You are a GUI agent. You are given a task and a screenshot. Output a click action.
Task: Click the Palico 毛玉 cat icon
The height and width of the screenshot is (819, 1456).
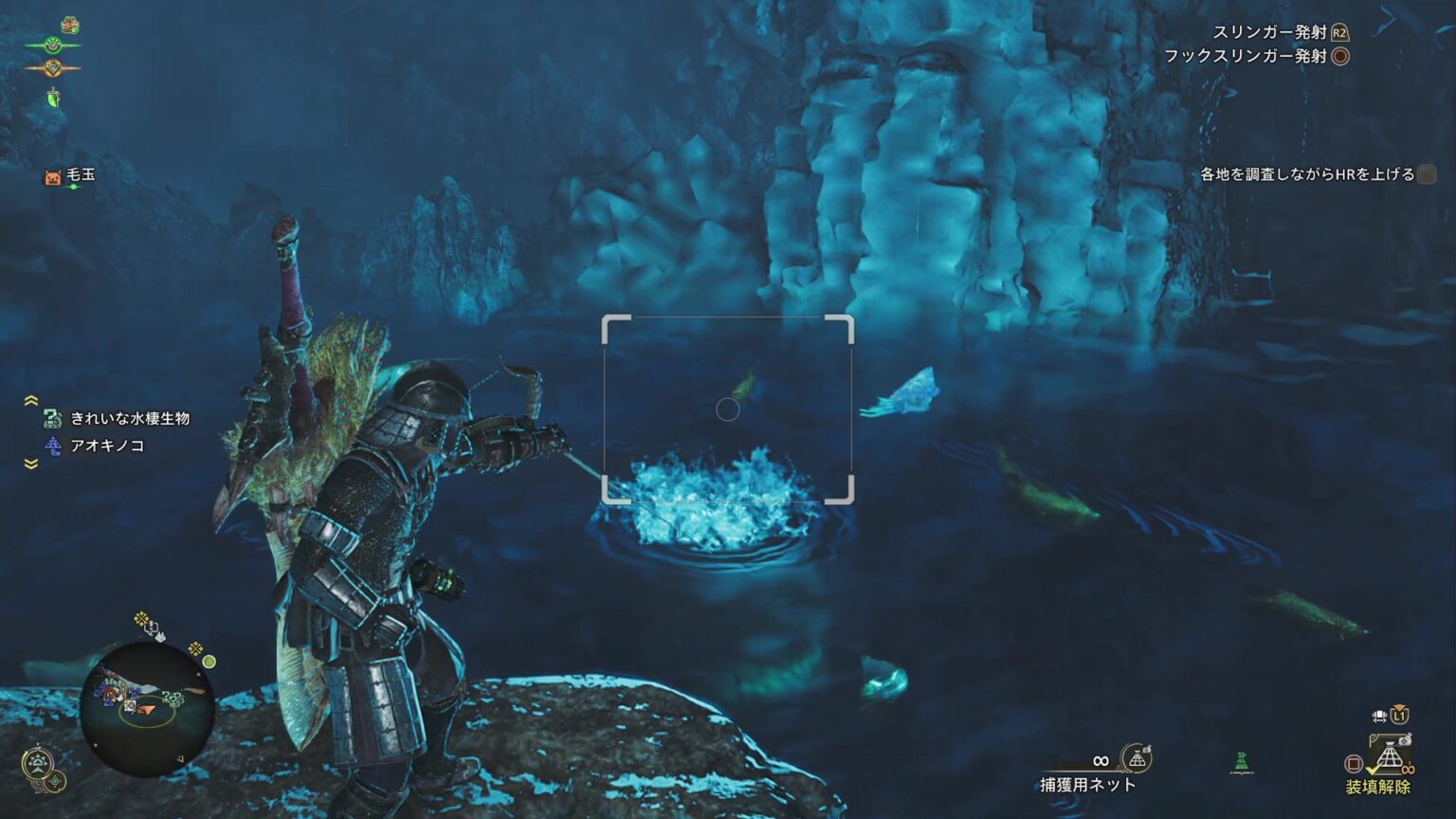[53, 176]
